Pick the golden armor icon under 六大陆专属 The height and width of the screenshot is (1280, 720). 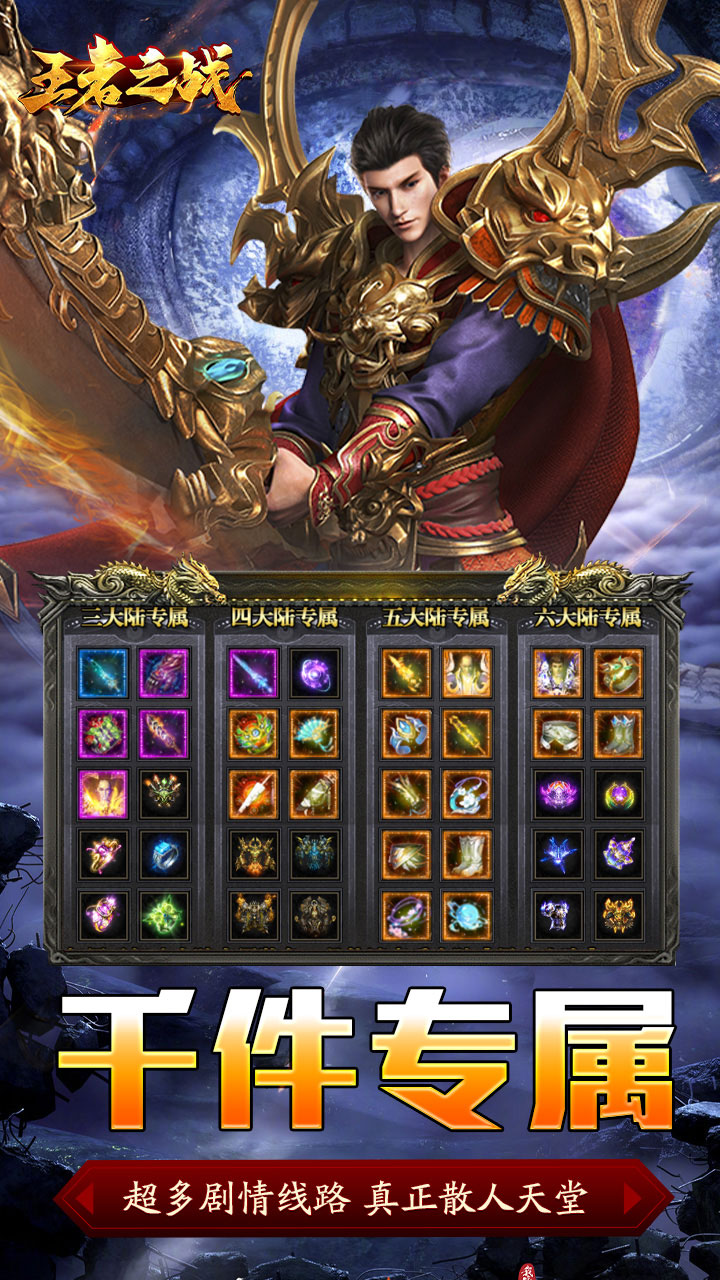pos(619,914)
